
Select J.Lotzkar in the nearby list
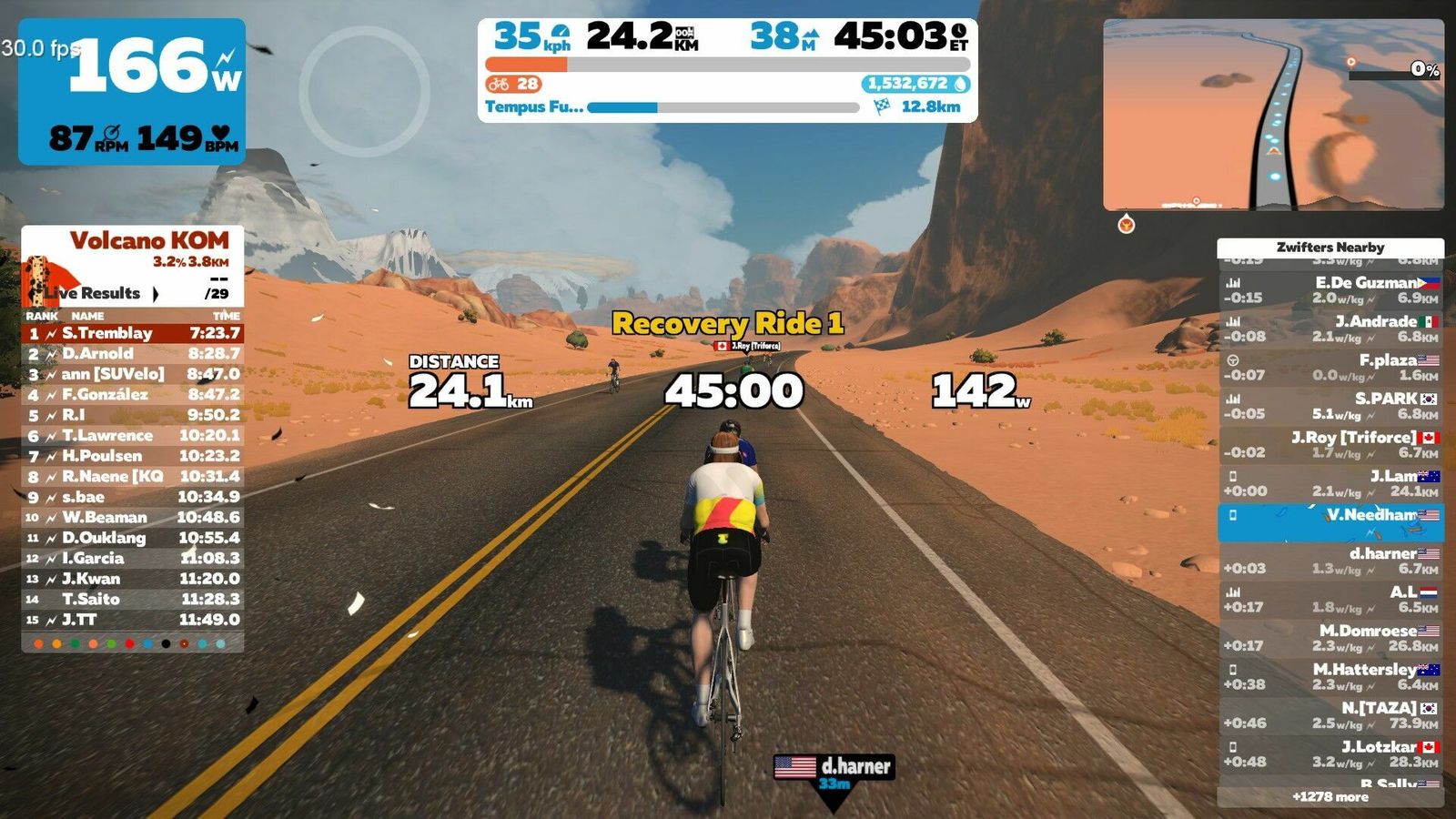(1330, 754)
